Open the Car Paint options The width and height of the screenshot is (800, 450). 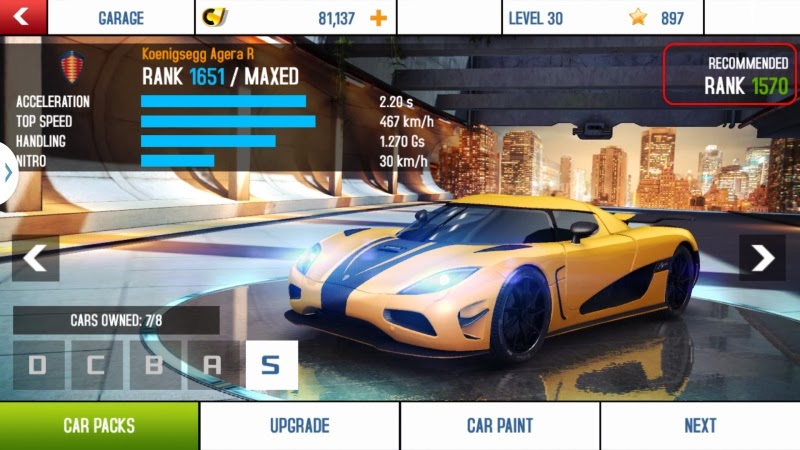pos(500,426)
